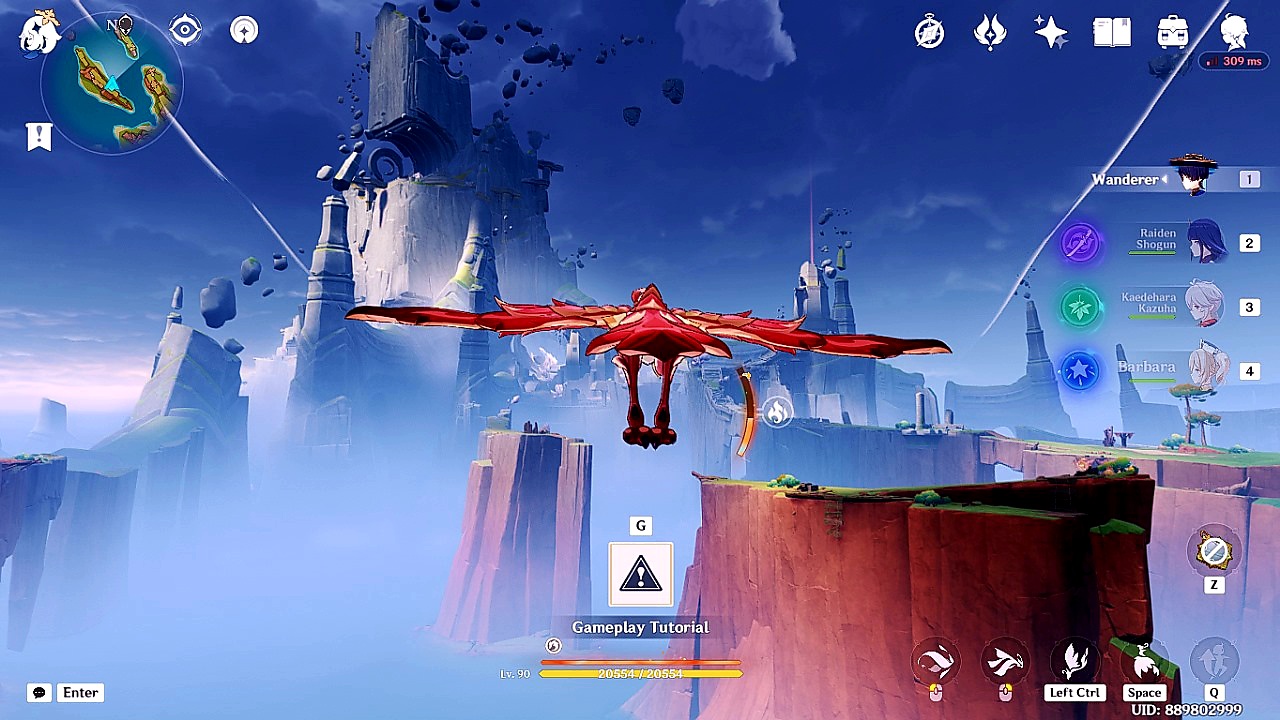Open the Inventory backpack icon

[1171, 31]
